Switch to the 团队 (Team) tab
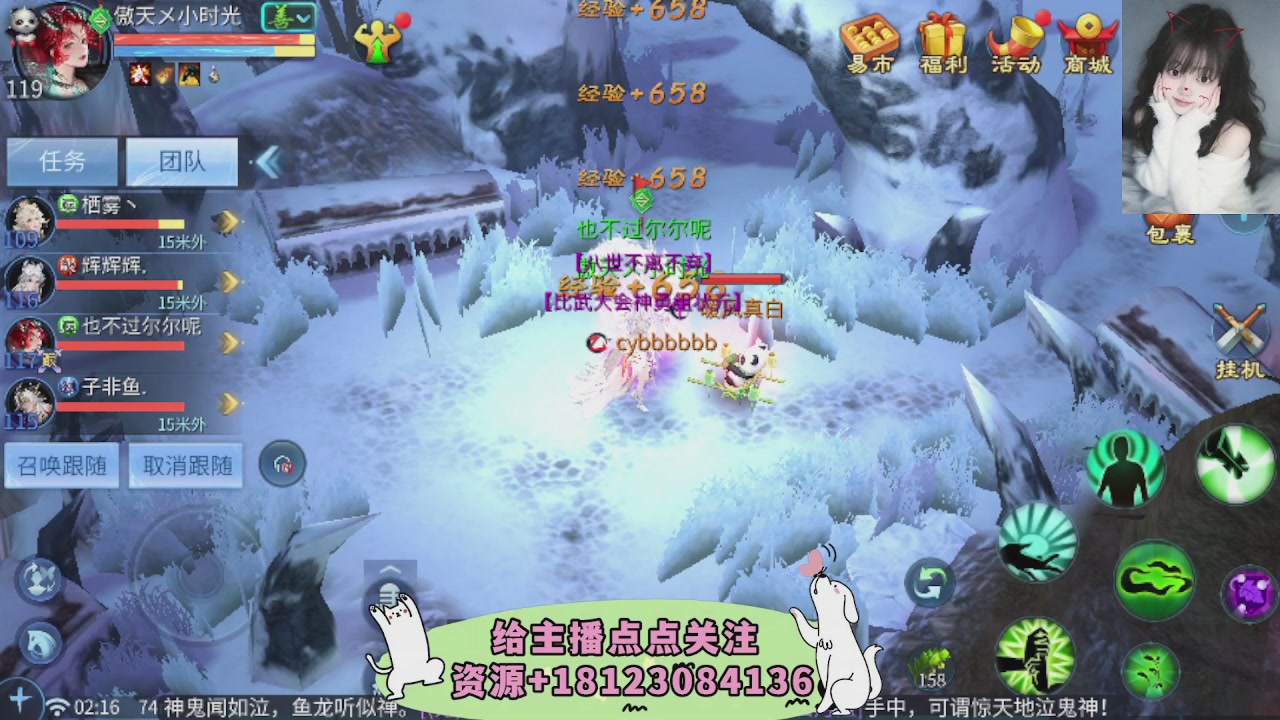The image size is (1280, 720). tap(180, 162)
